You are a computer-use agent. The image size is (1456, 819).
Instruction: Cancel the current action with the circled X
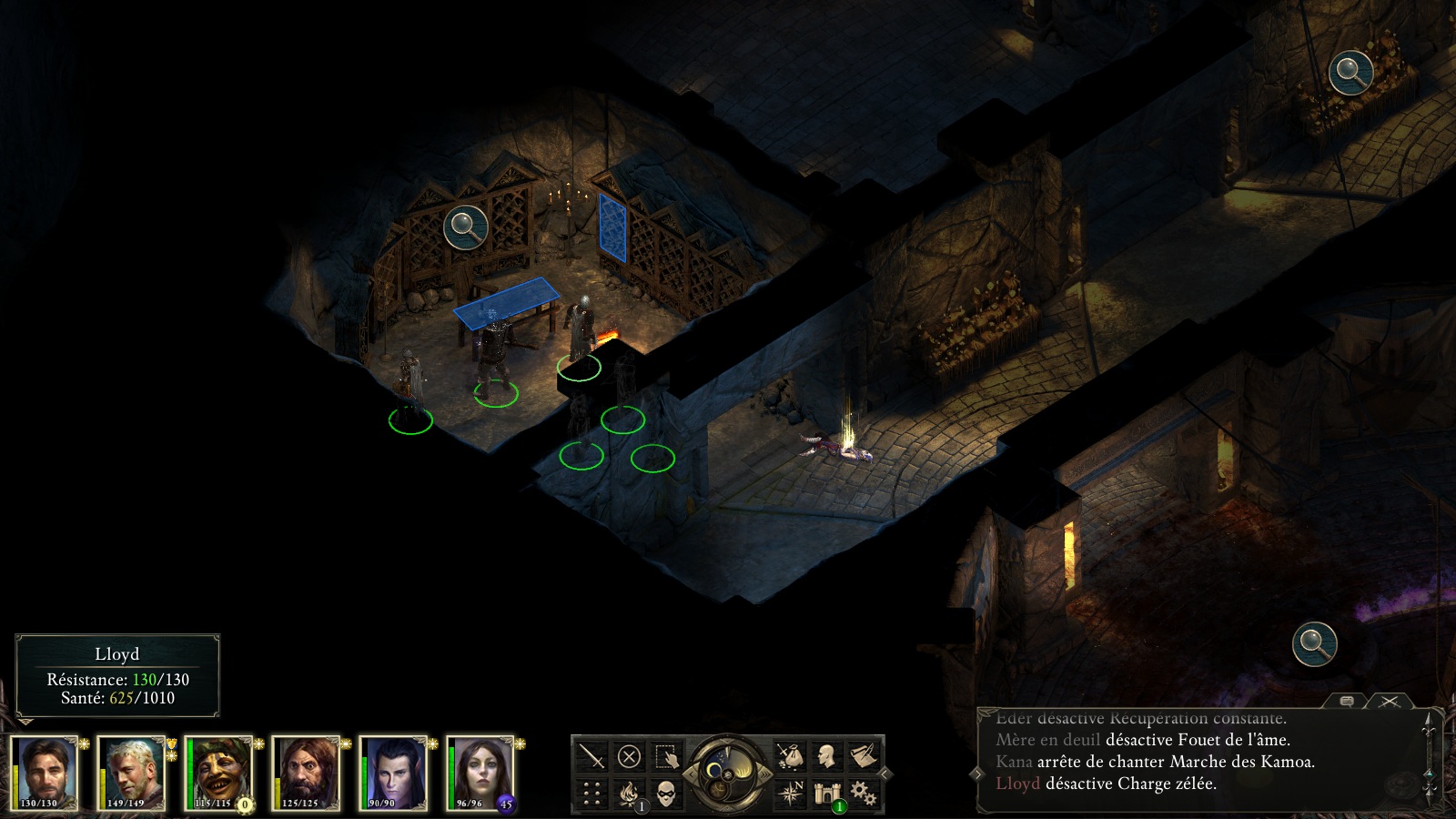[629, 756]
